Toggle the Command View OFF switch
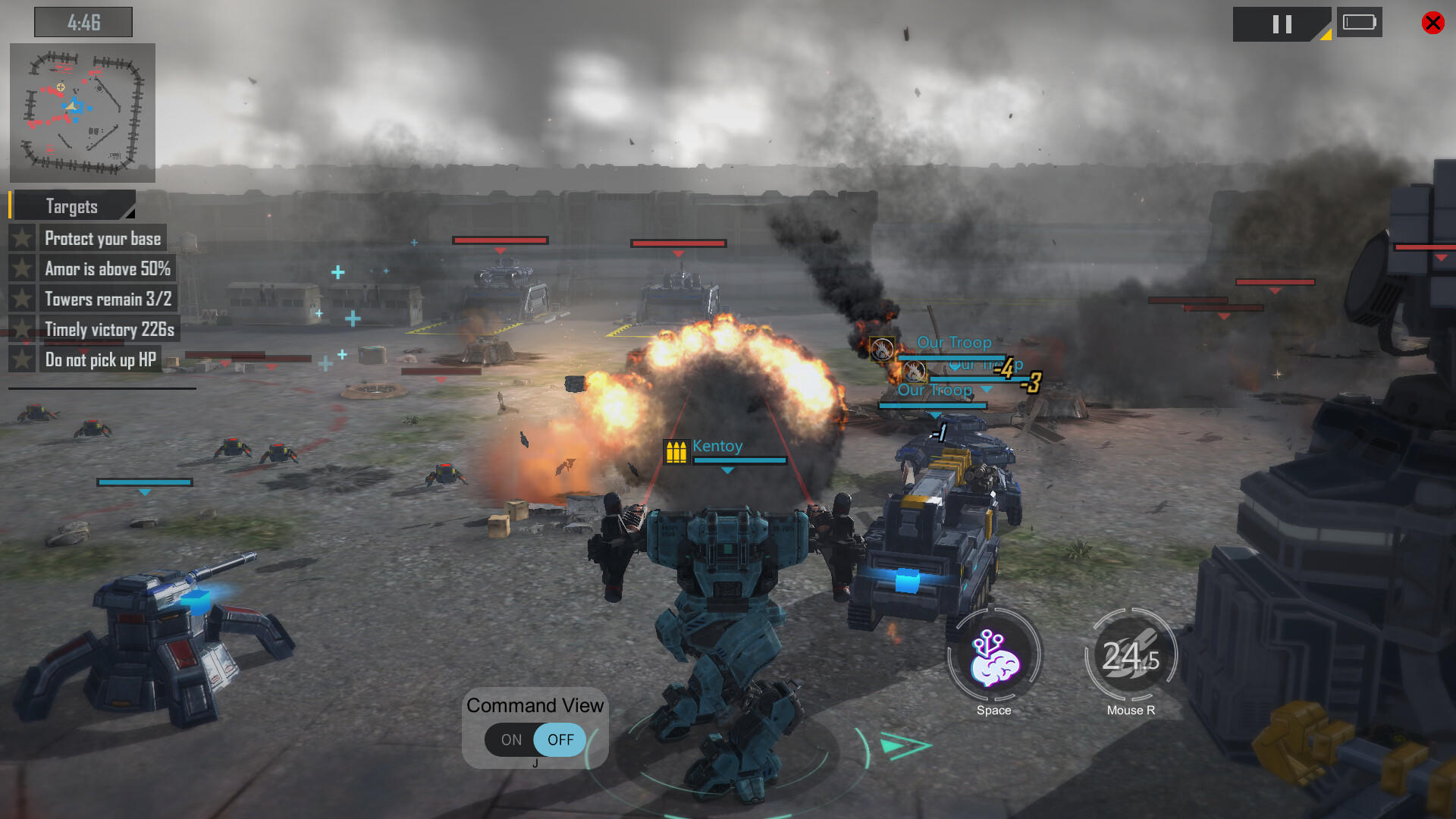The width and height of the screenshot is (1456, 819). 560,739
